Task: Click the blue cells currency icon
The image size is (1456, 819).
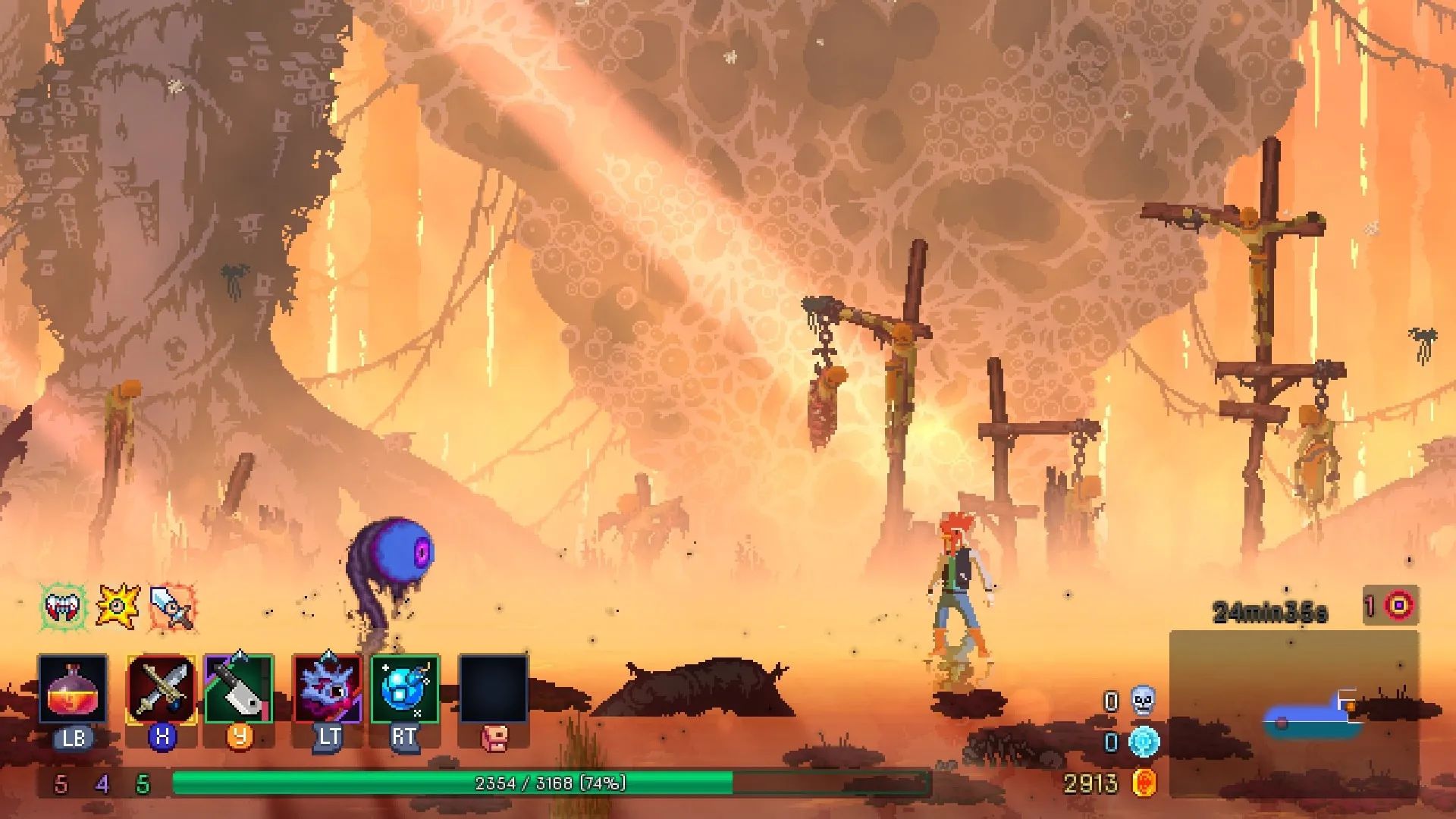Action: (x=1144, y=742)
